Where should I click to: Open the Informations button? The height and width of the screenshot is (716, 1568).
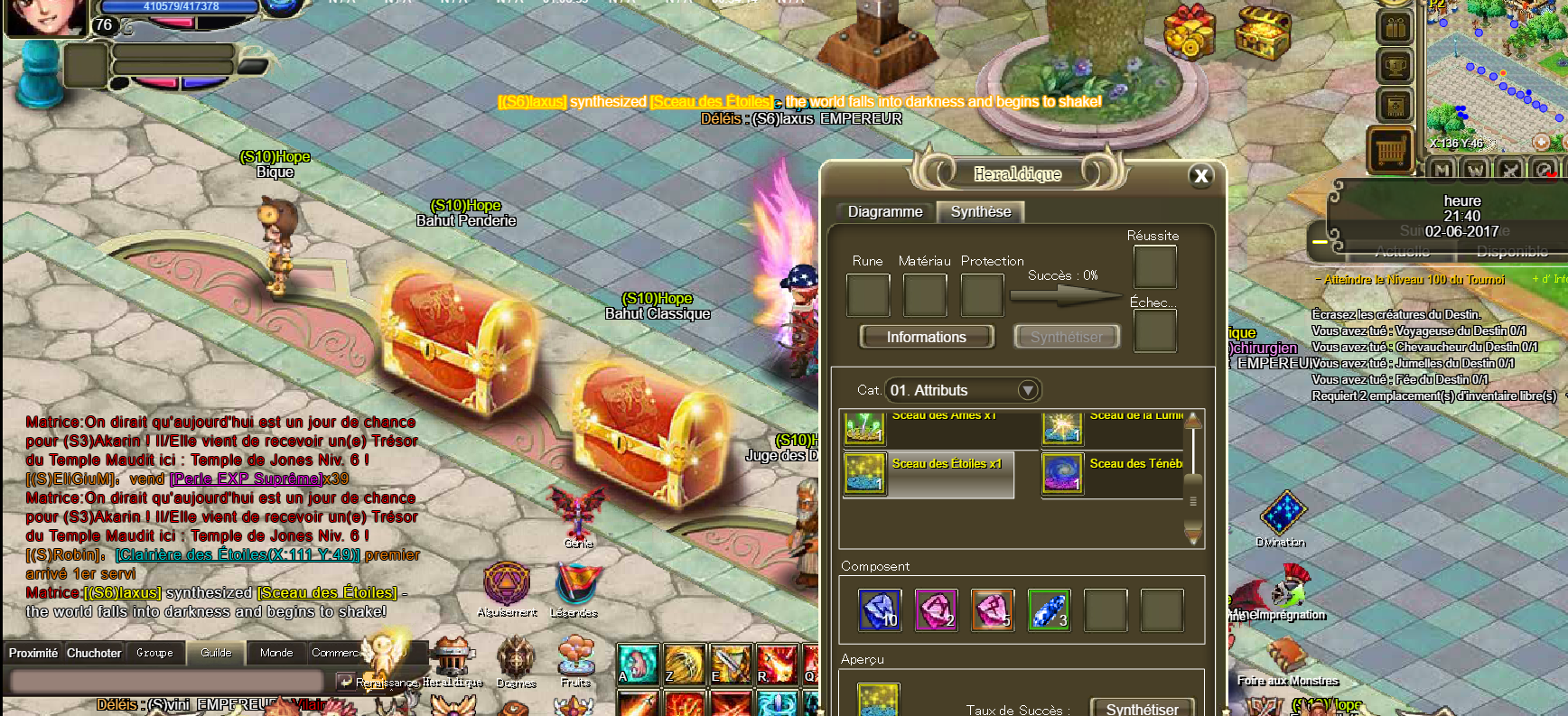926,337
